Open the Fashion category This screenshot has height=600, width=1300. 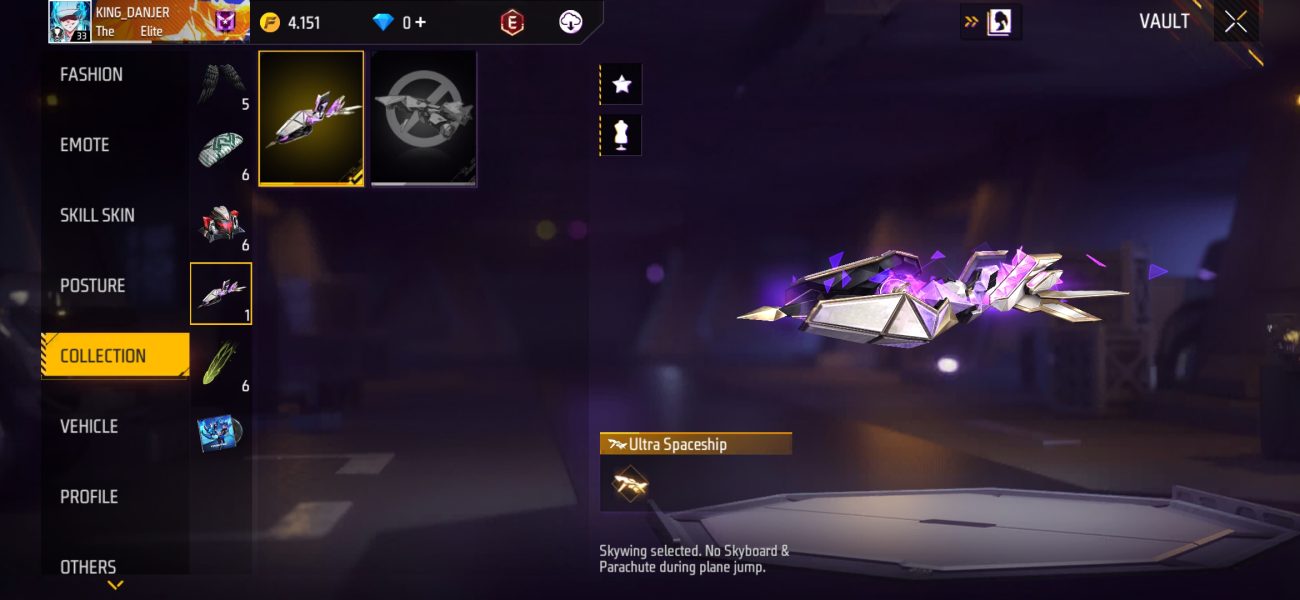tap(92, 75)
